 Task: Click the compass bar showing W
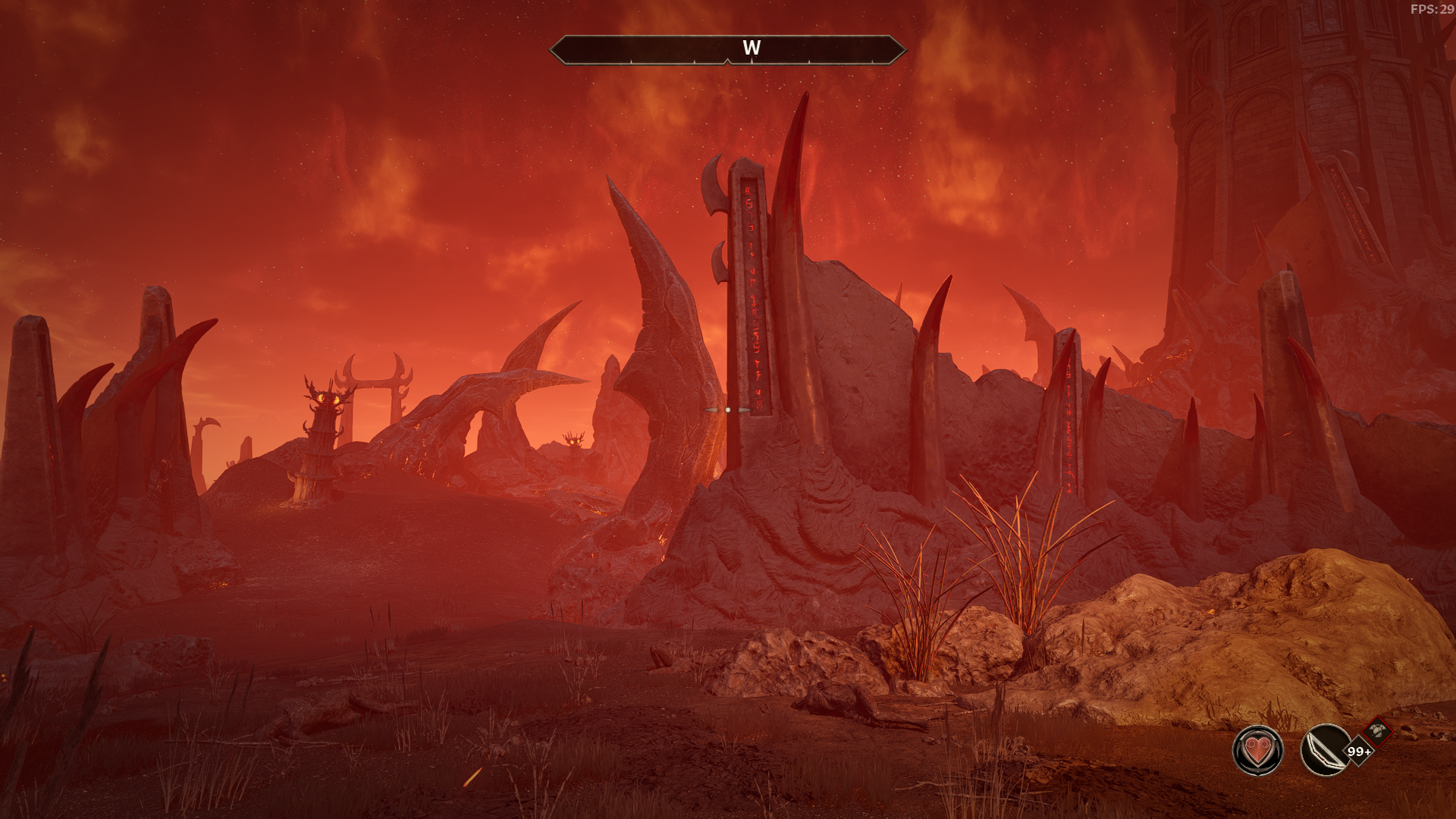tap(727, 49)
